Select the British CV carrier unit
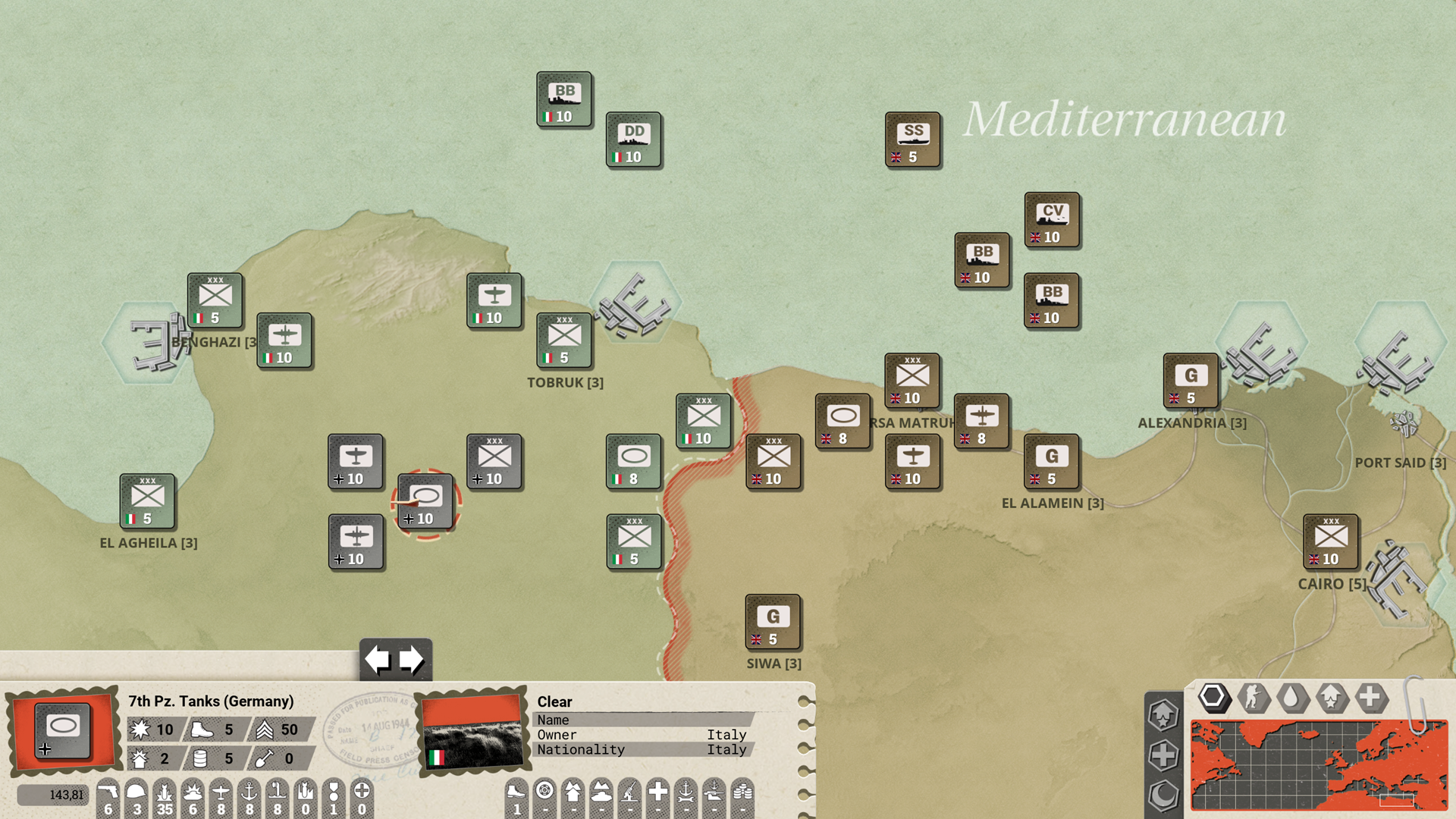This screenshot has height=819, width=1456. pyautogui.click(x=1052, y=221)
